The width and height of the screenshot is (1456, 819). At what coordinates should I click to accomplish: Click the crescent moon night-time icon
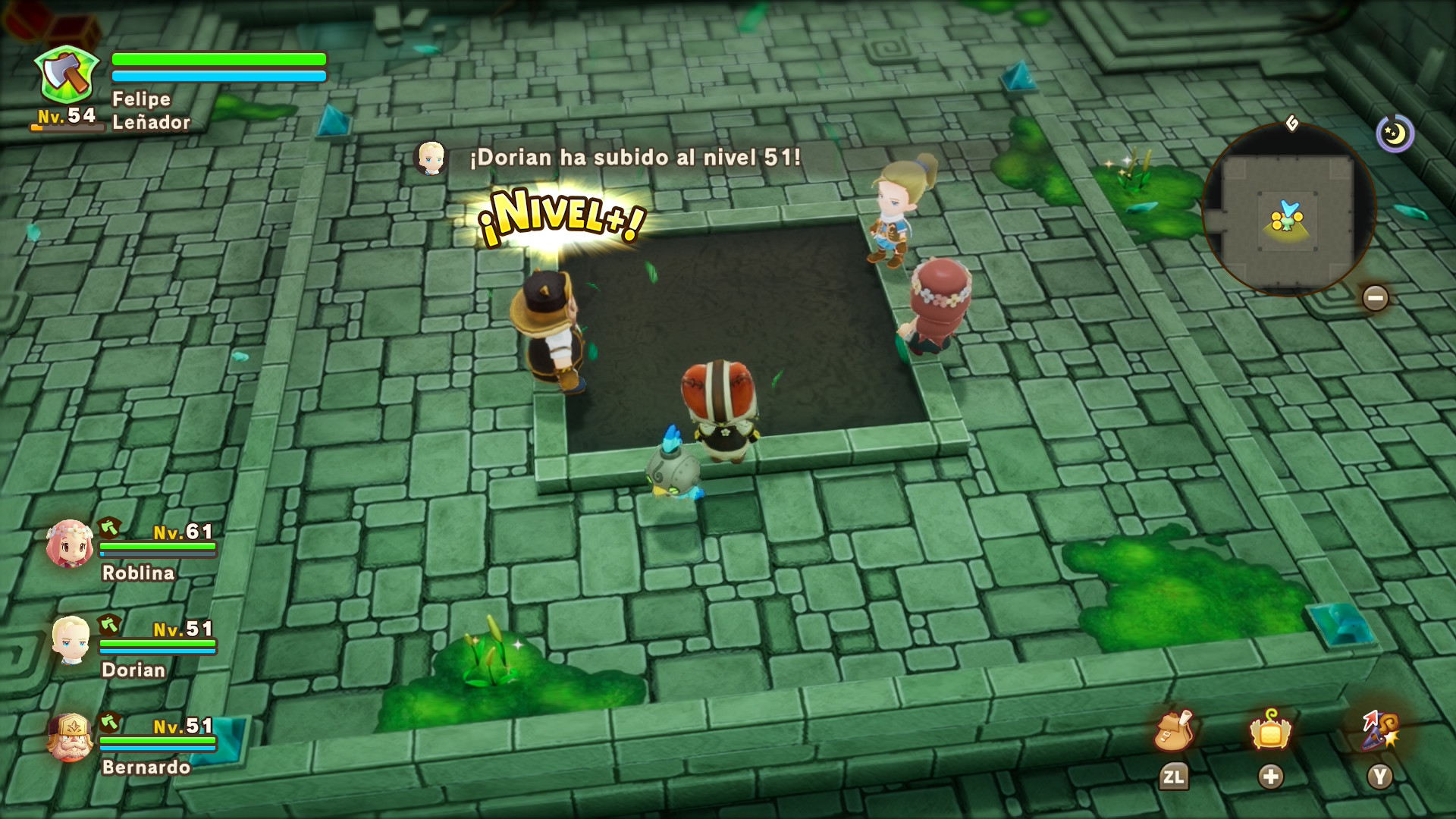point(1395,134)
